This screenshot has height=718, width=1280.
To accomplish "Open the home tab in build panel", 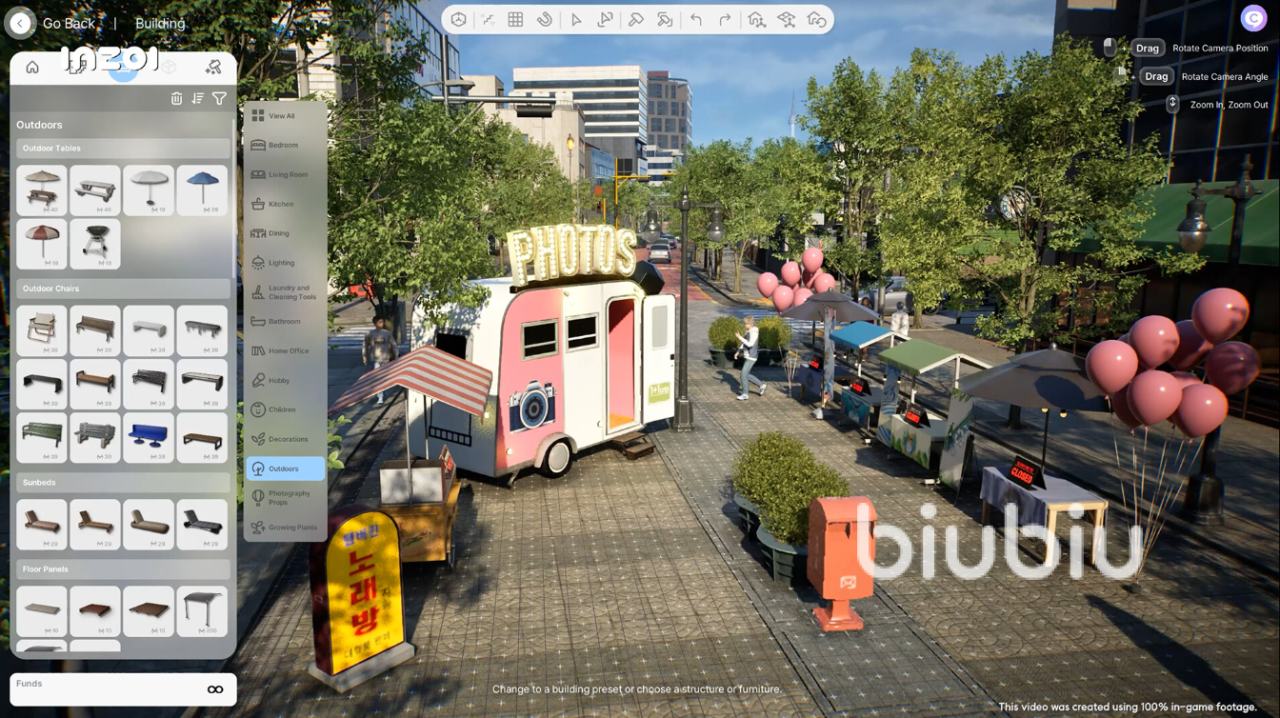I will pyautogui.click(x=32, y=67).
